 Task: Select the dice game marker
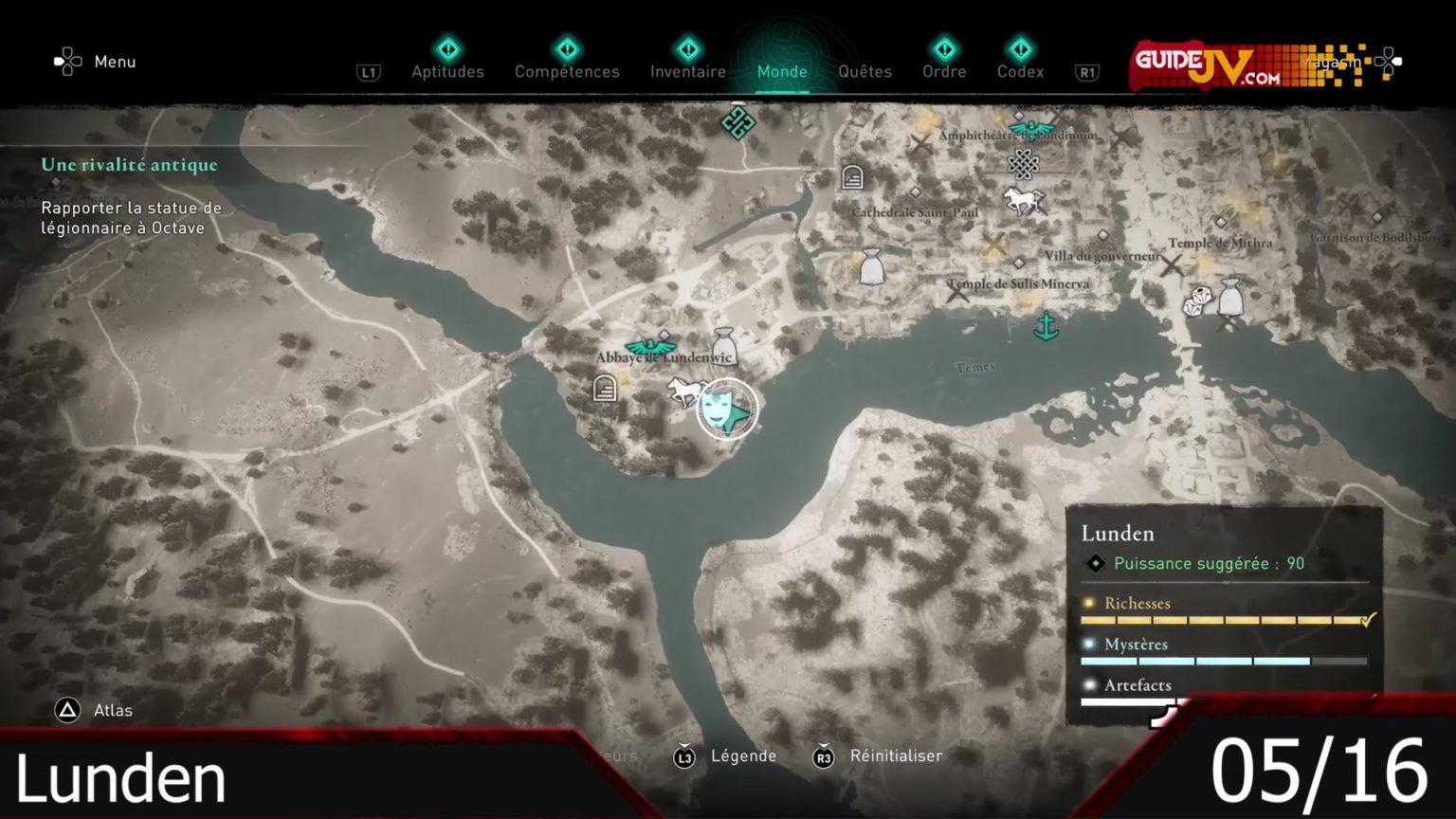click(1196, 301)
